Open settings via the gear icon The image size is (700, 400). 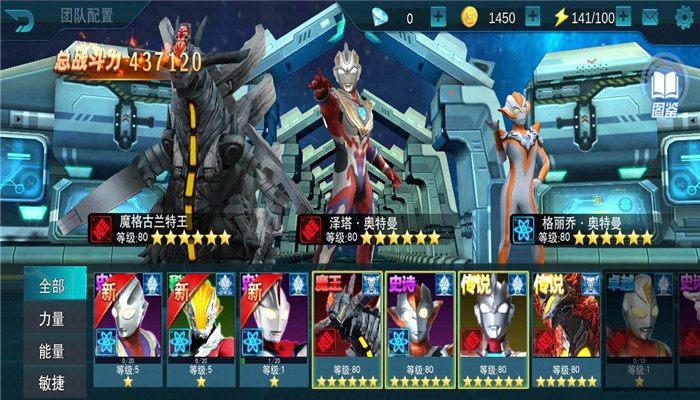pos(684,17)
